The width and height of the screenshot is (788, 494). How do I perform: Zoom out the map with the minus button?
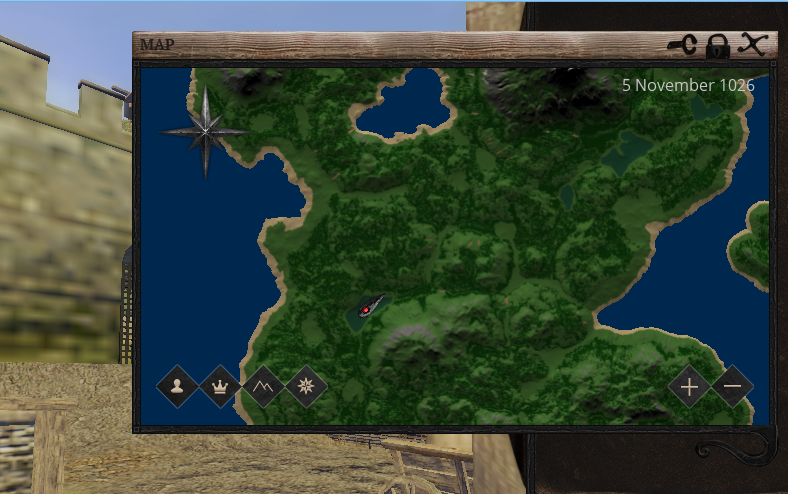pos(733,385)
